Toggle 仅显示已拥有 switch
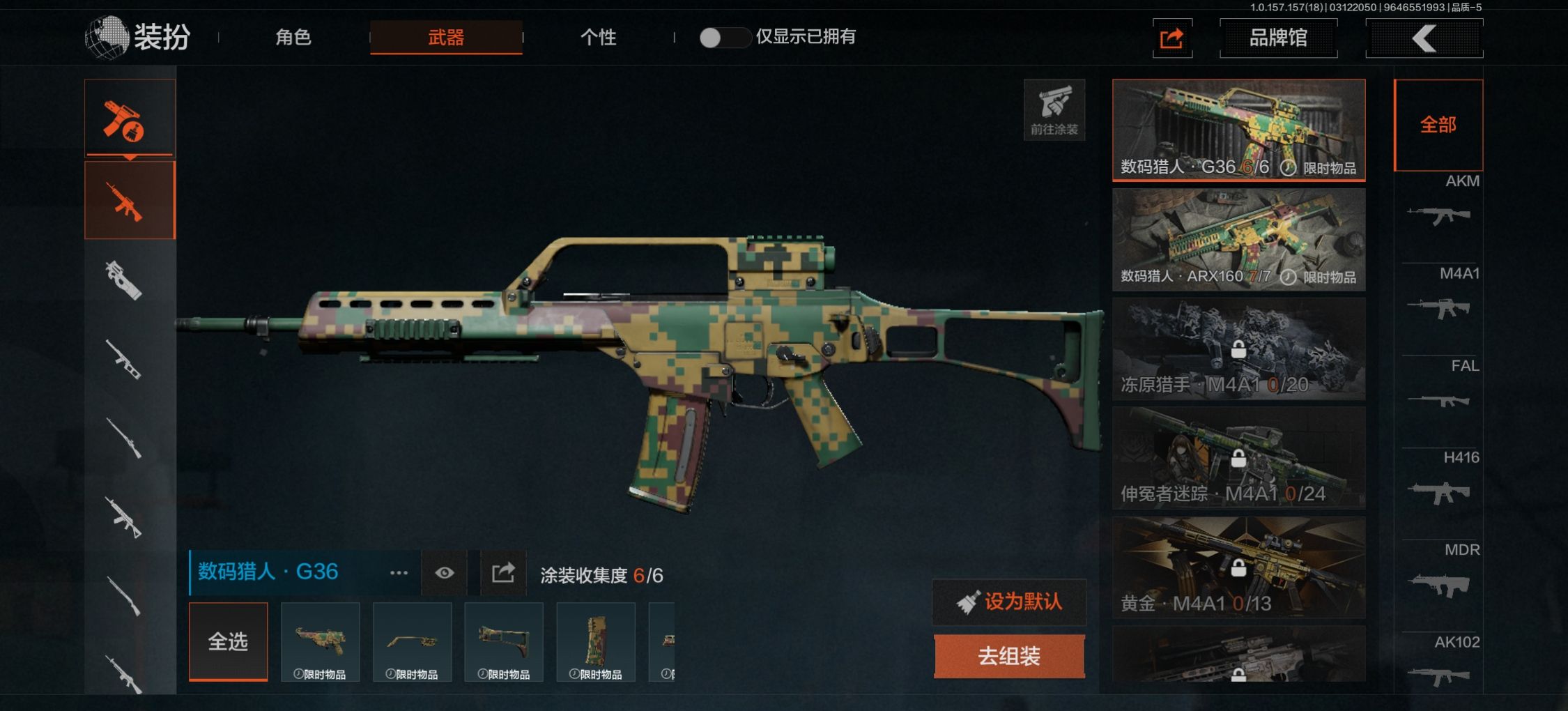Image resolution: width=1568 pixels, height=711 pixels. click(x=723, y=38)
